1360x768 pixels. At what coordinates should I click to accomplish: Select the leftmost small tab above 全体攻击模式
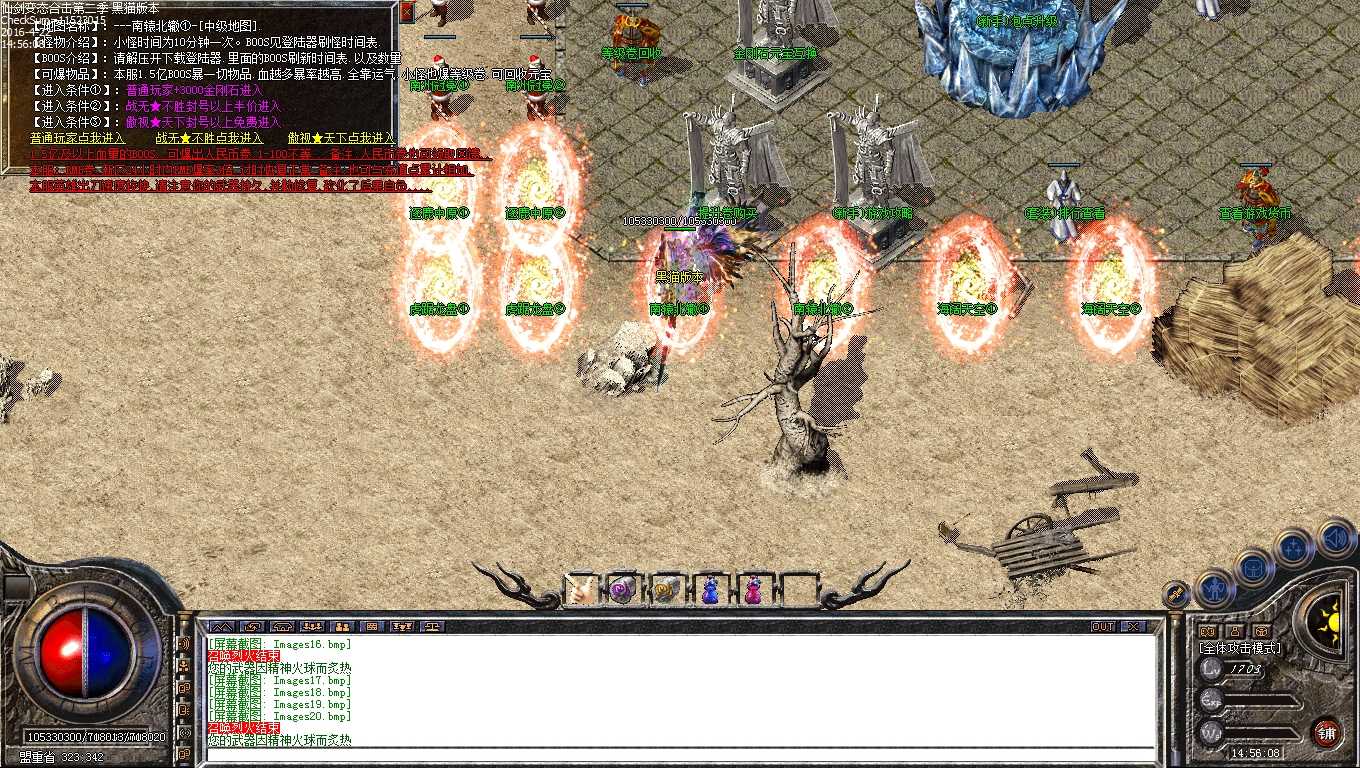tap(1208, 631)
